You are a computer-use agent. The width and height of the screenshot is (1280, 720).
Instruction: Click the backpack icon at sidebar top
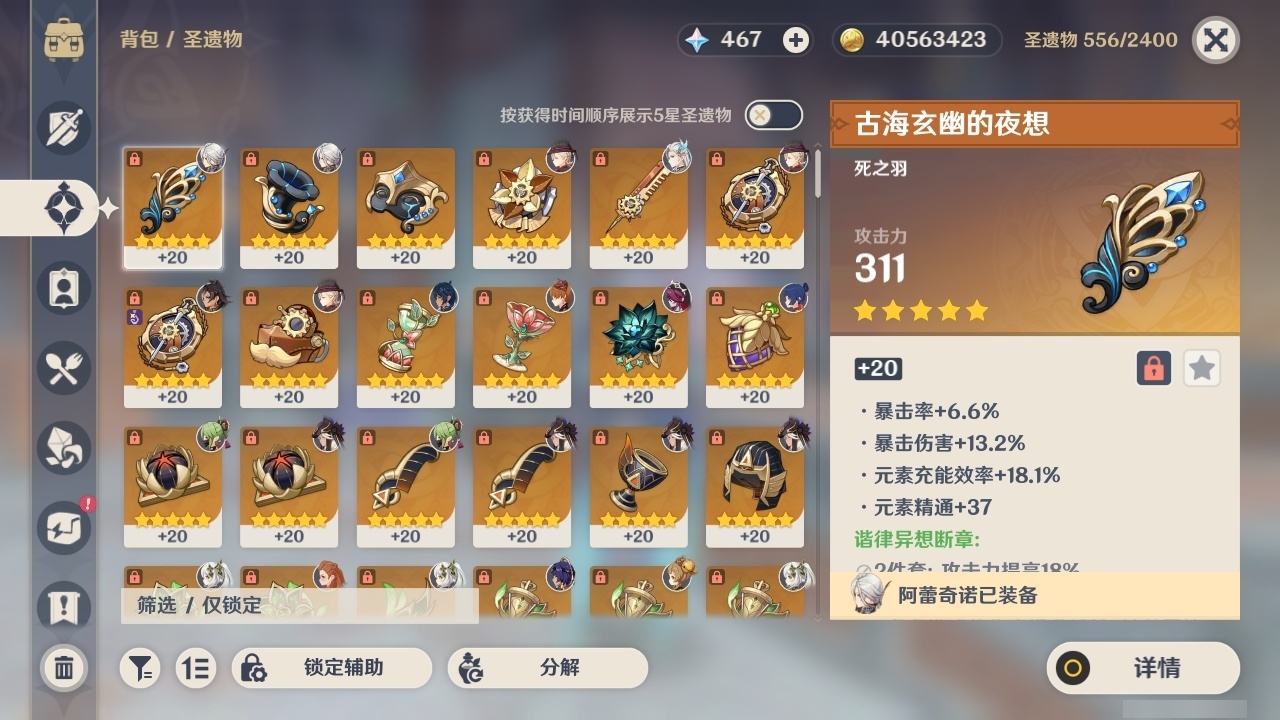coord(64,40)
